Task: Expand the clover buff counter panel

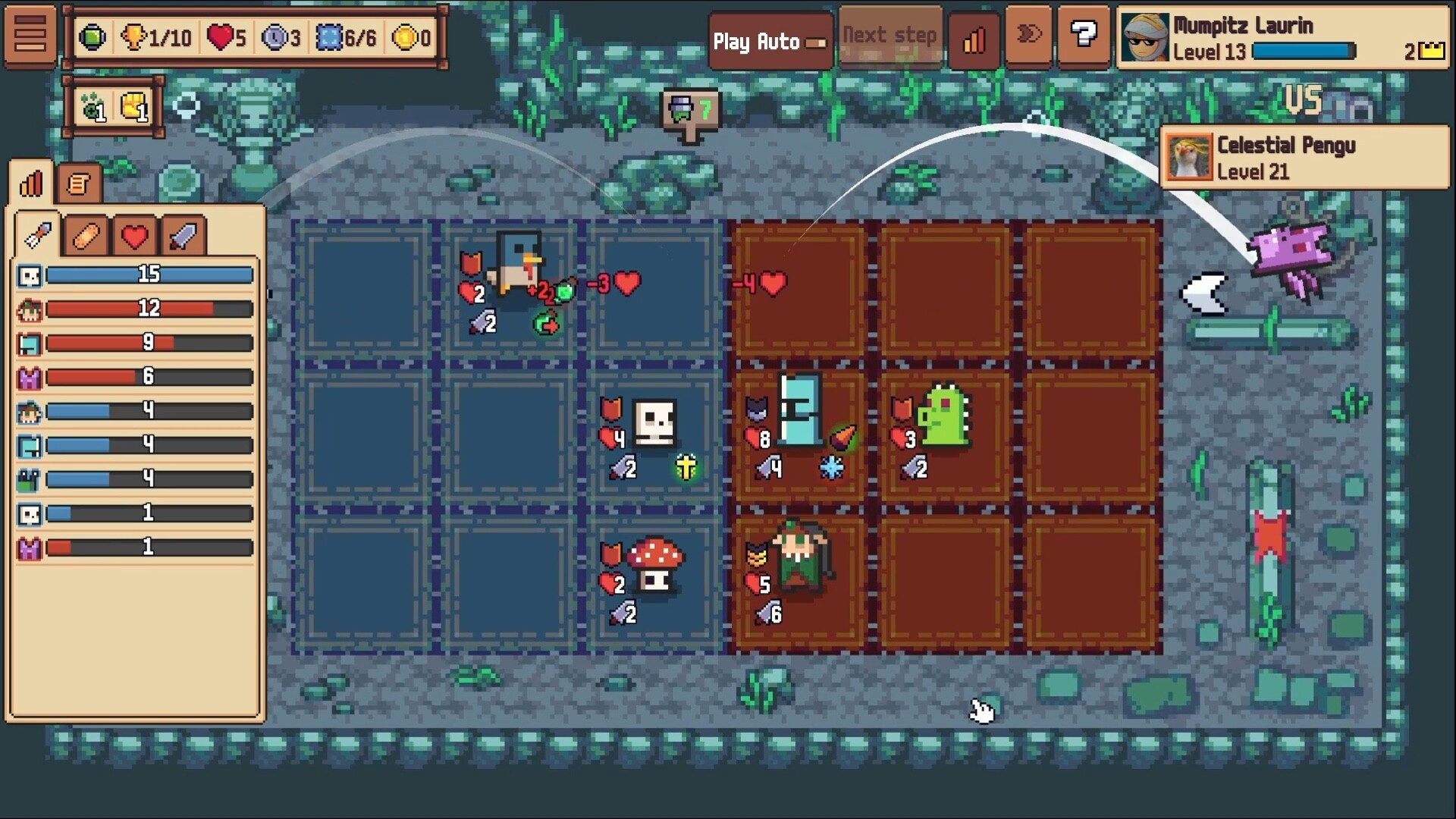Action: pos(93,106)
